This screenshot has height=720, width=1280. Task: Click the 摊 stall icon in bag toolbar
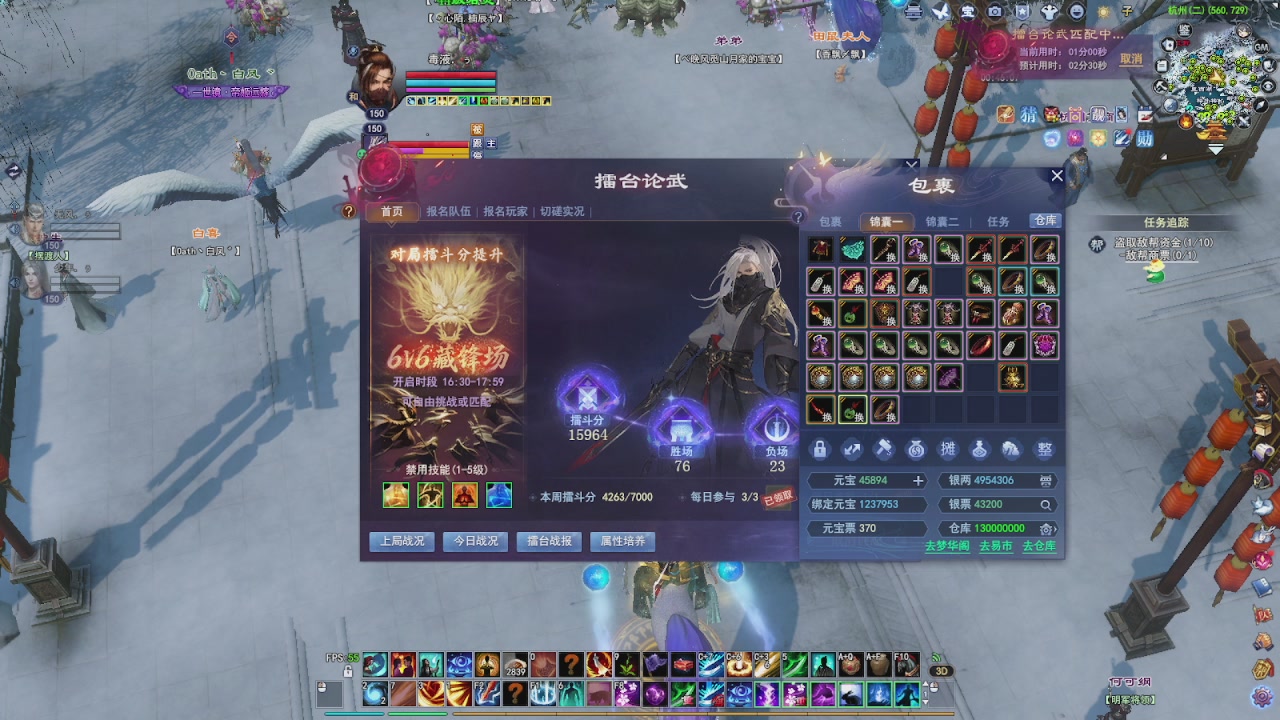click(947, 450)
